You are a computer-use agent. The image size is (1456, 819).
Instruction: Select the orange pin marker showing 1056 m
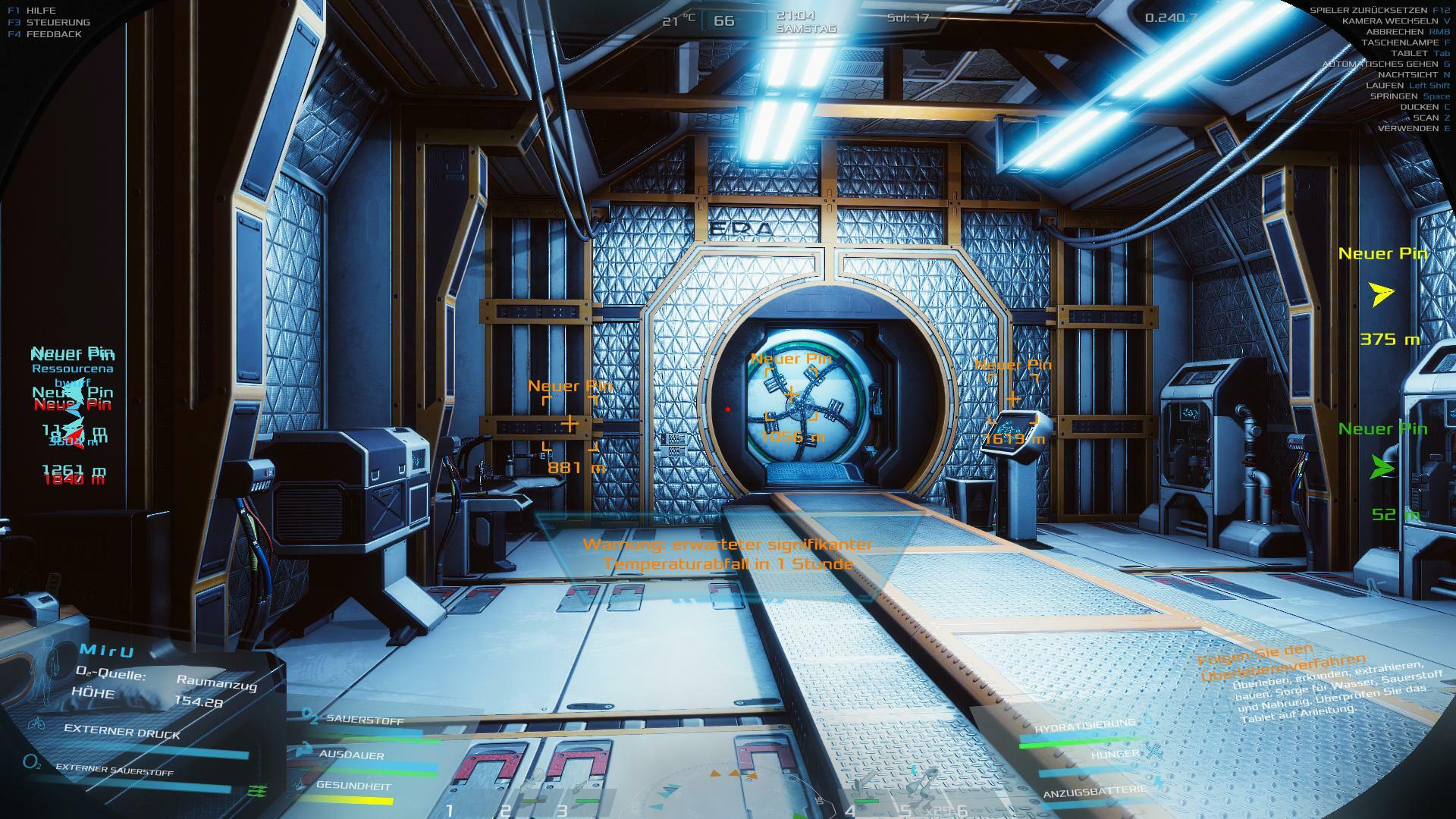tap(791, 394)
